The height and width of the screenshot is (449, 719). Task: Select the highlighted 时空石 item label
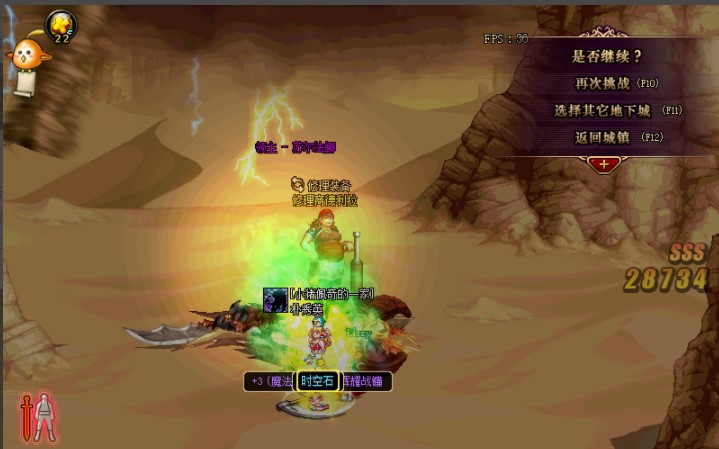[319, 381]
